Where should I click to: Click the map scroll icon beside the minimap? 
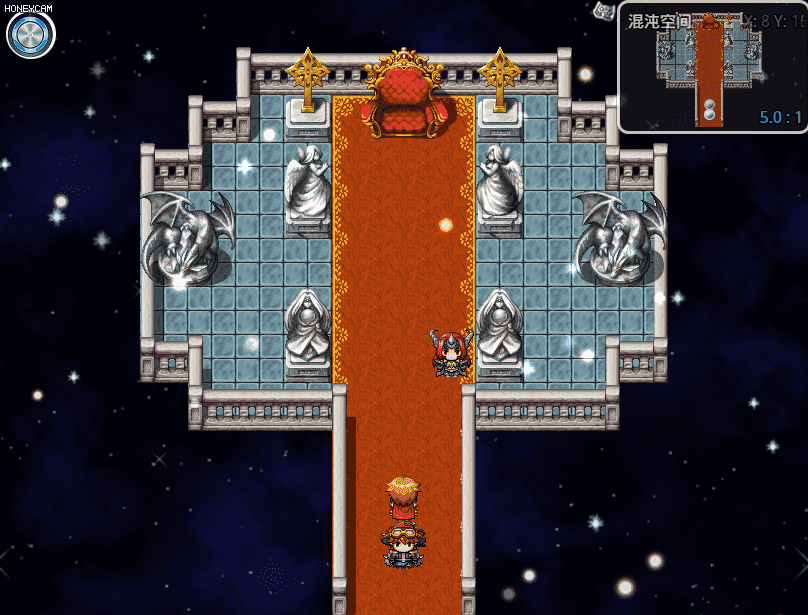point(603,11)
